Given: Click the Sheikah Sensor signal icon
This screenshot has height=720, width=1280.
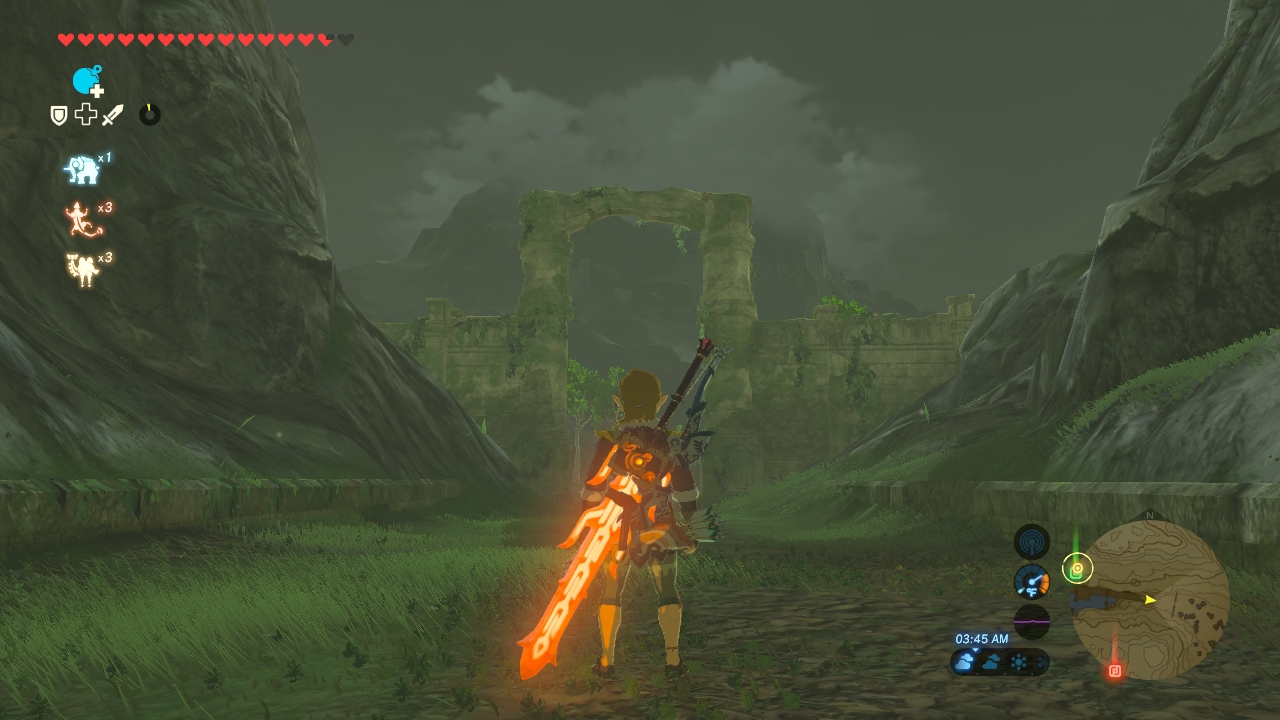Looking at the screenshot, I should point(1031,542).
